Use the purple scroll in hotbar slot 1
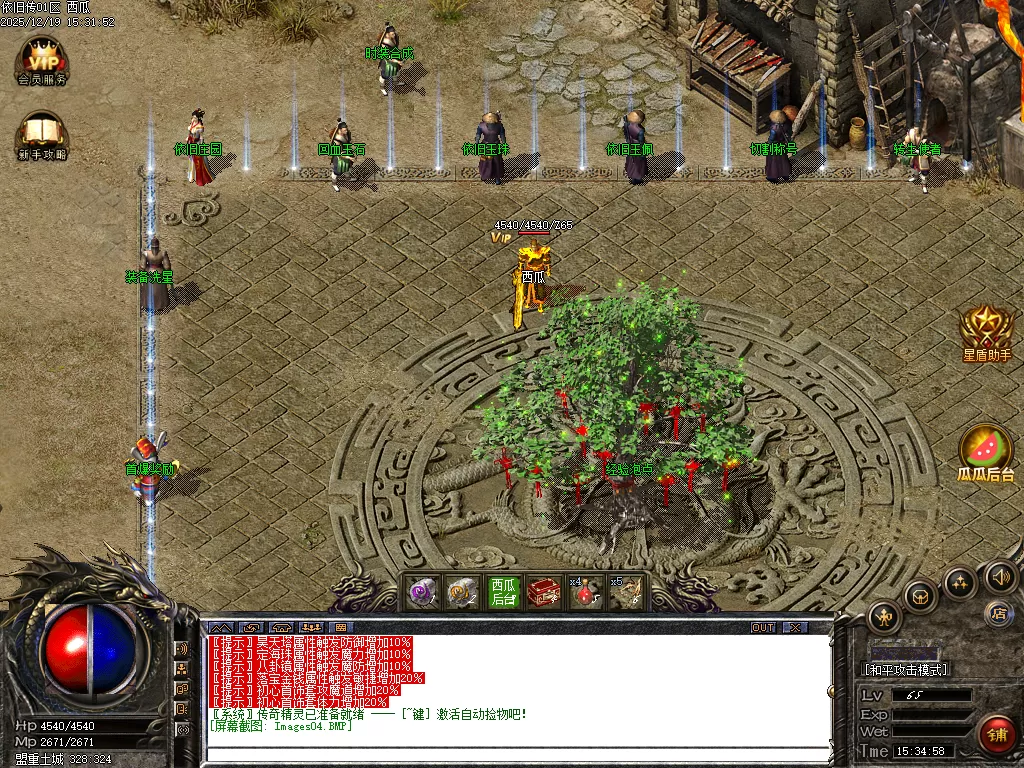This screenshot has width=1024, height=768. click(x=422, y=593)
